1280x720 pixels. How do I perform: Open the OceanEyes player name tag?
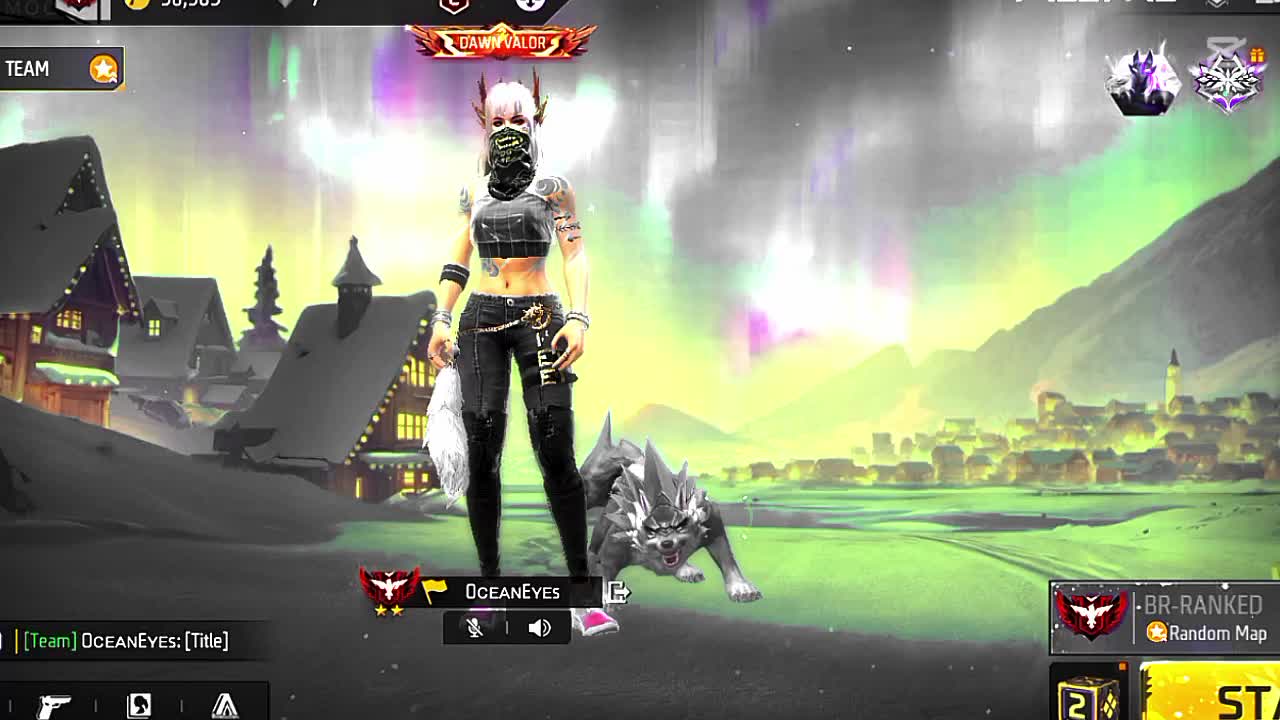[x=511, y=592]
